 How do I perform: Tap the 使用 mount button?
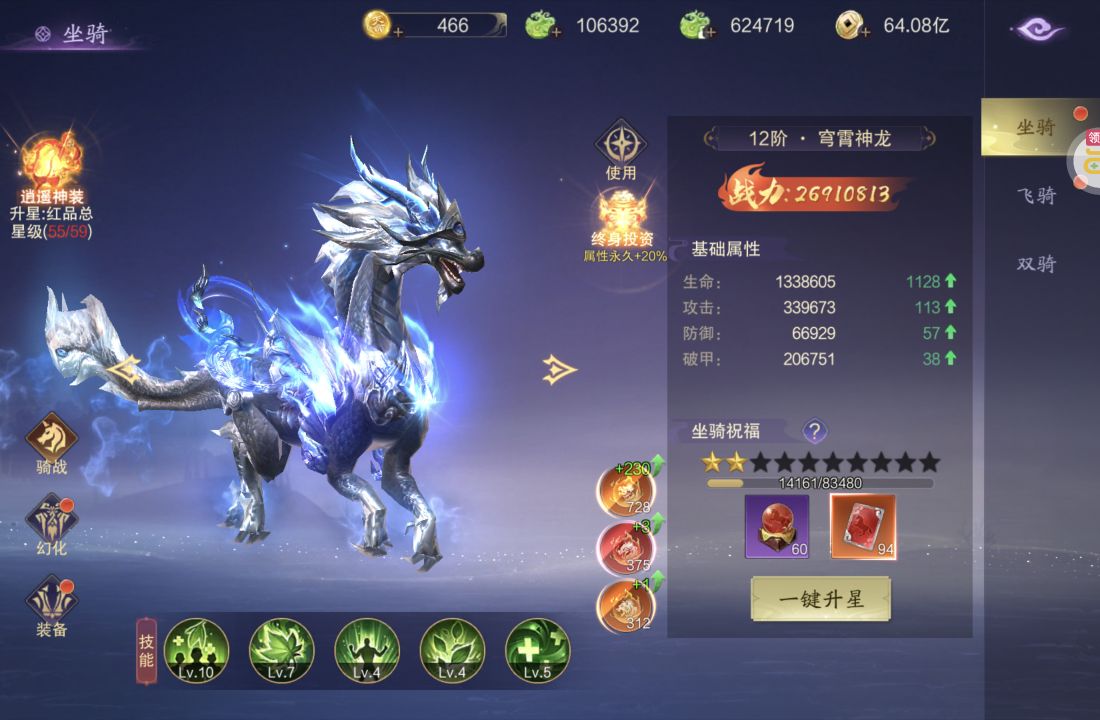click(x=621, y=146)
